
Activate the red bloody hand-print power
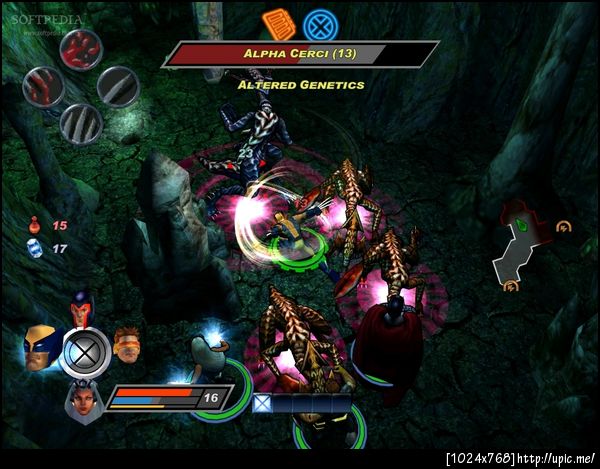click(80, 50)
